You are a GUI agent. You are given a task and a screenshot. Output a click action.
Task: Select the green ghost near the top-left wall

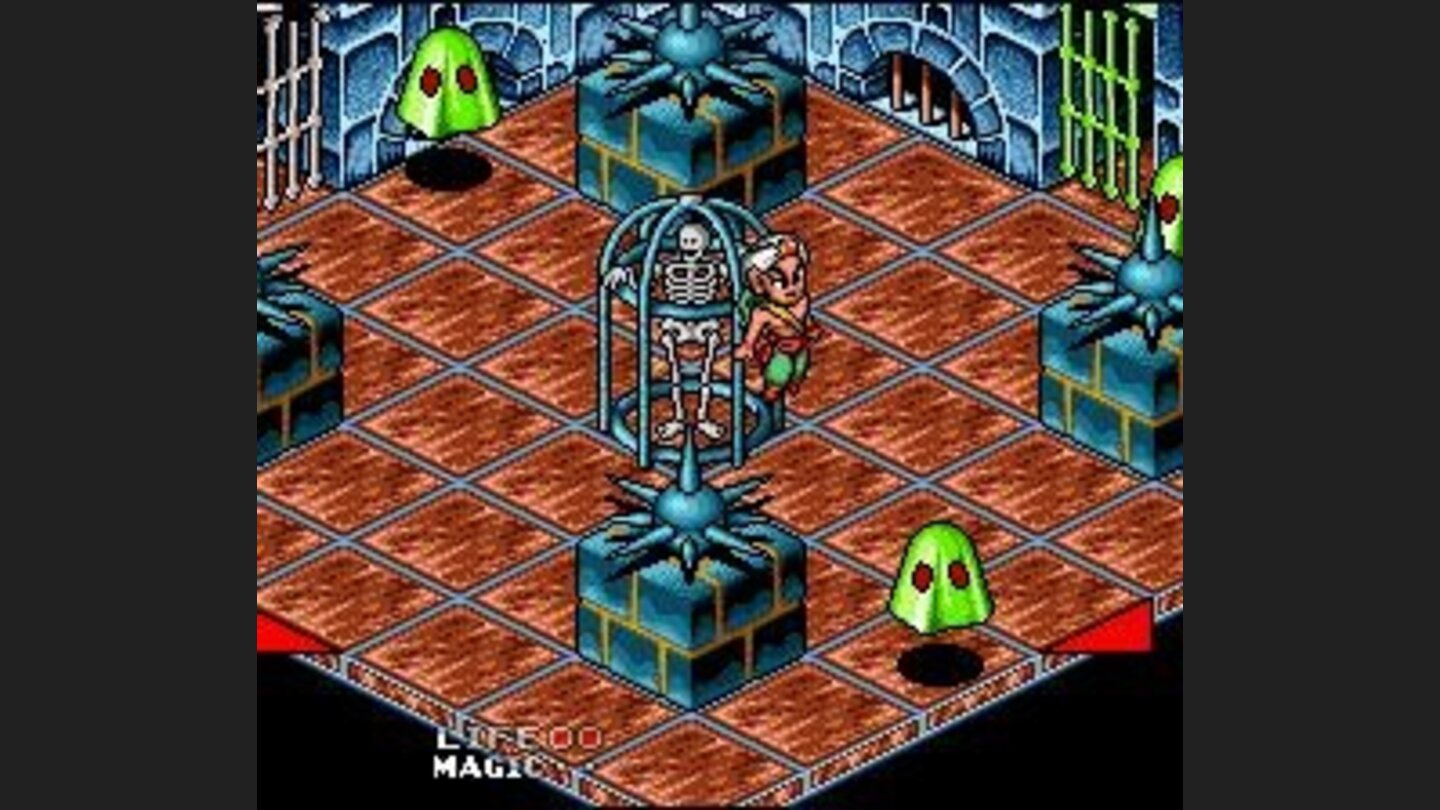tap(452, 80)
